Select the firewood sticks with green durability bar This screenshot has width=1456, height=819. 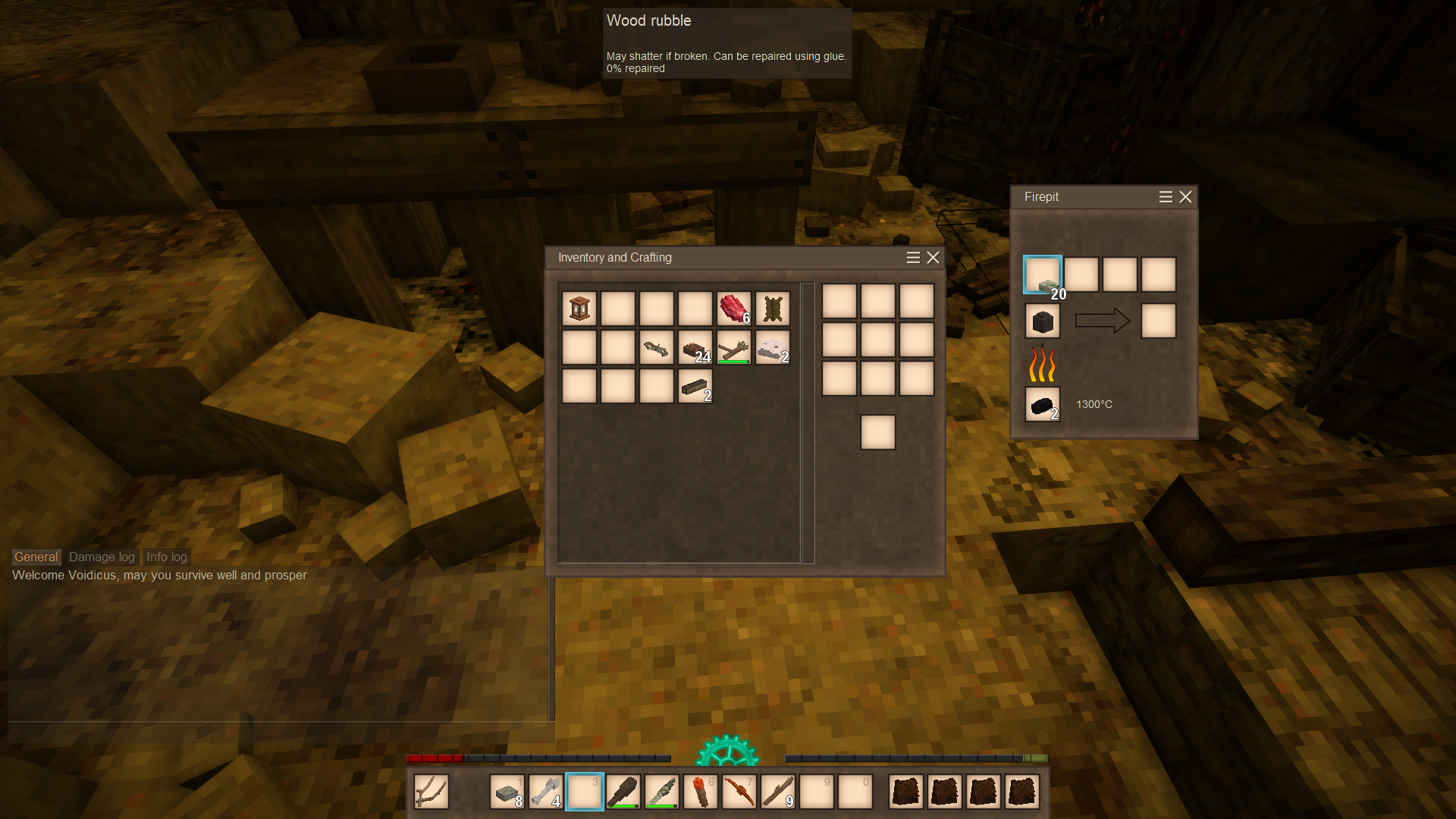734,348
